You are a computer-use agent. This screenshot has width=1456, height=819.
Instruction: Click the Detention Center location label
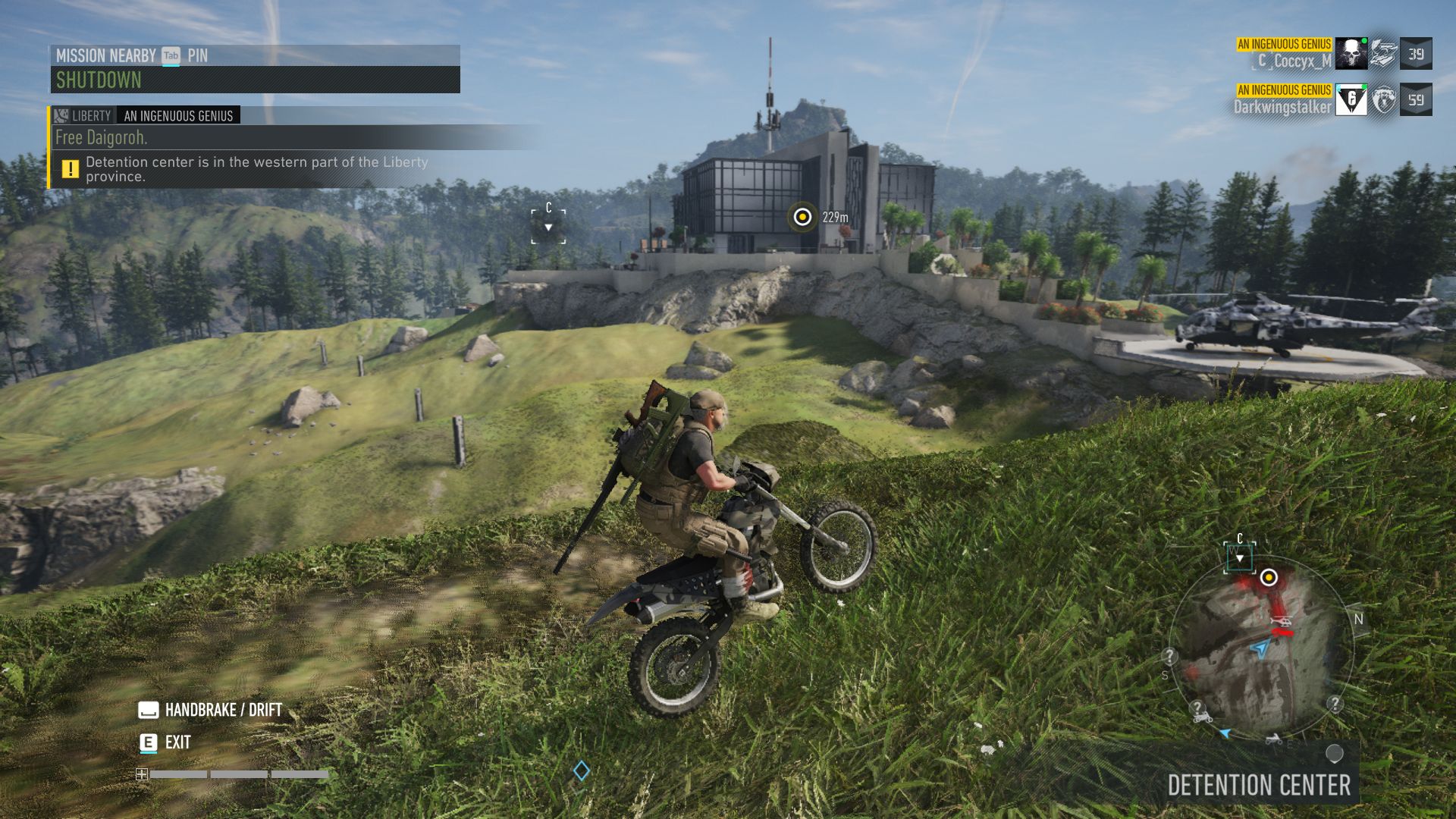tap(1259, 786)
